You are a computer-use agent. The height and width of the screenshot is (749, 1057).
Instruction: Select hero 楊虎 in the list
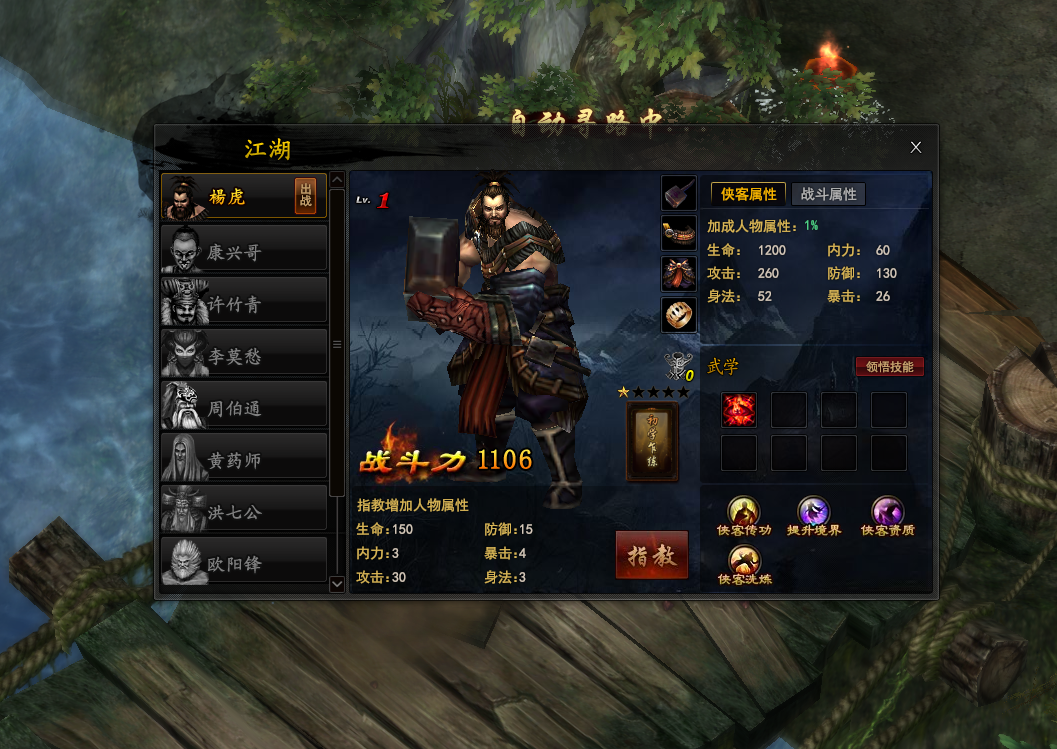pos(226,197)
